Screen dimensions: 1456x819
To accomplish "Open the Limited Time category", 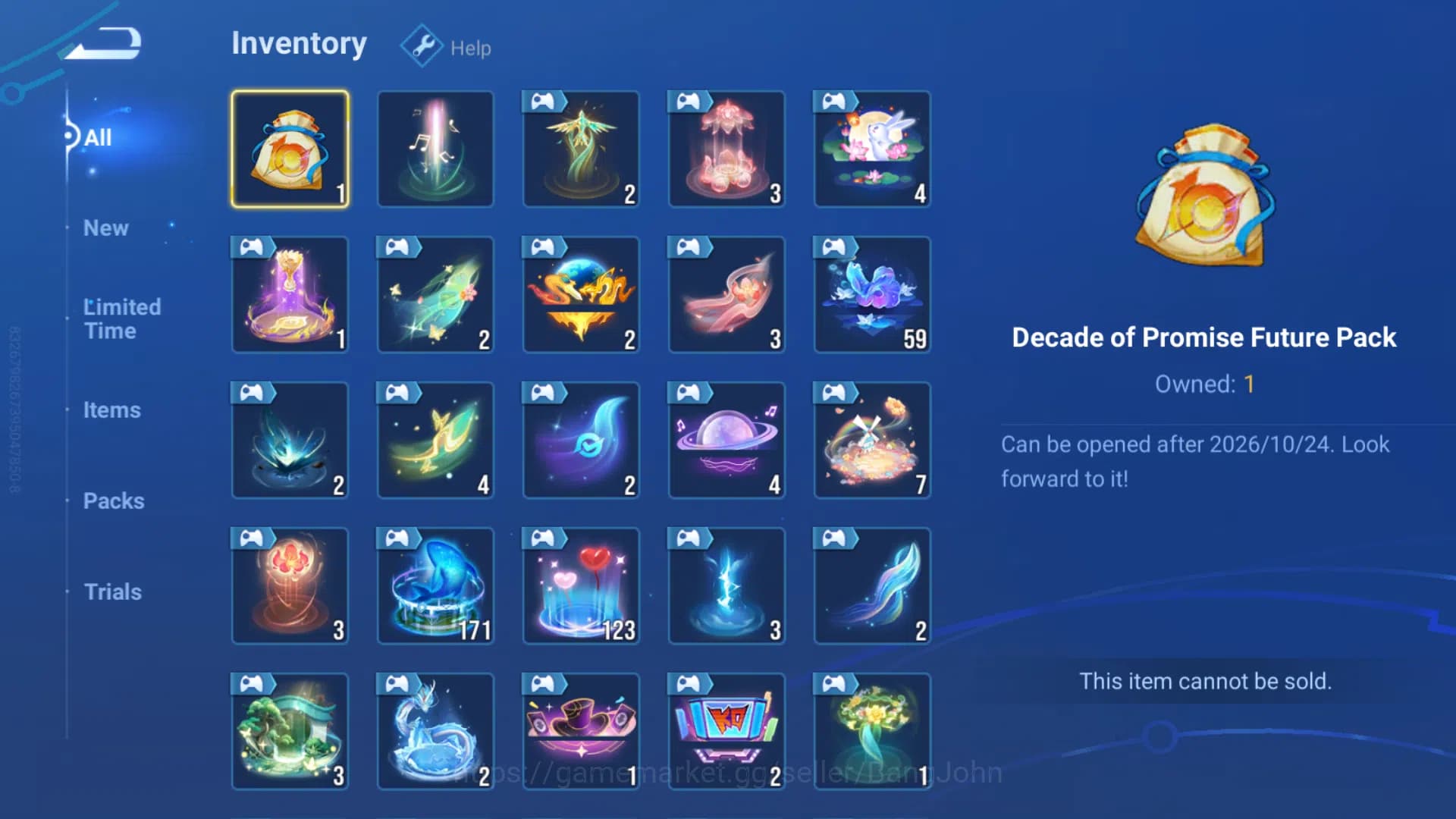I will tap(121, 318).
